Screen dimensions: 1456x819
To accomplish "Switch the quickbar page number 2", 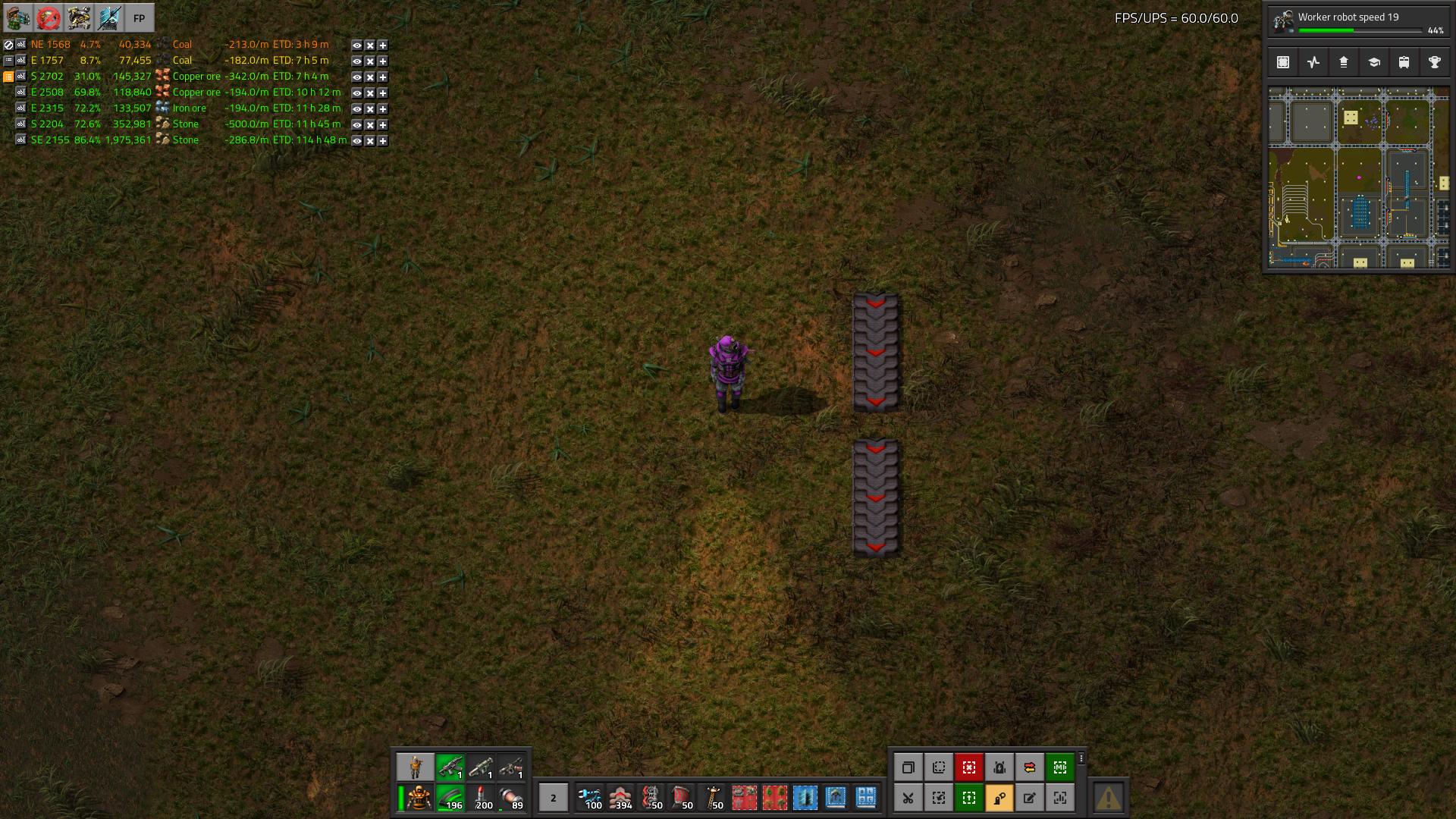I will pos(553,798).
